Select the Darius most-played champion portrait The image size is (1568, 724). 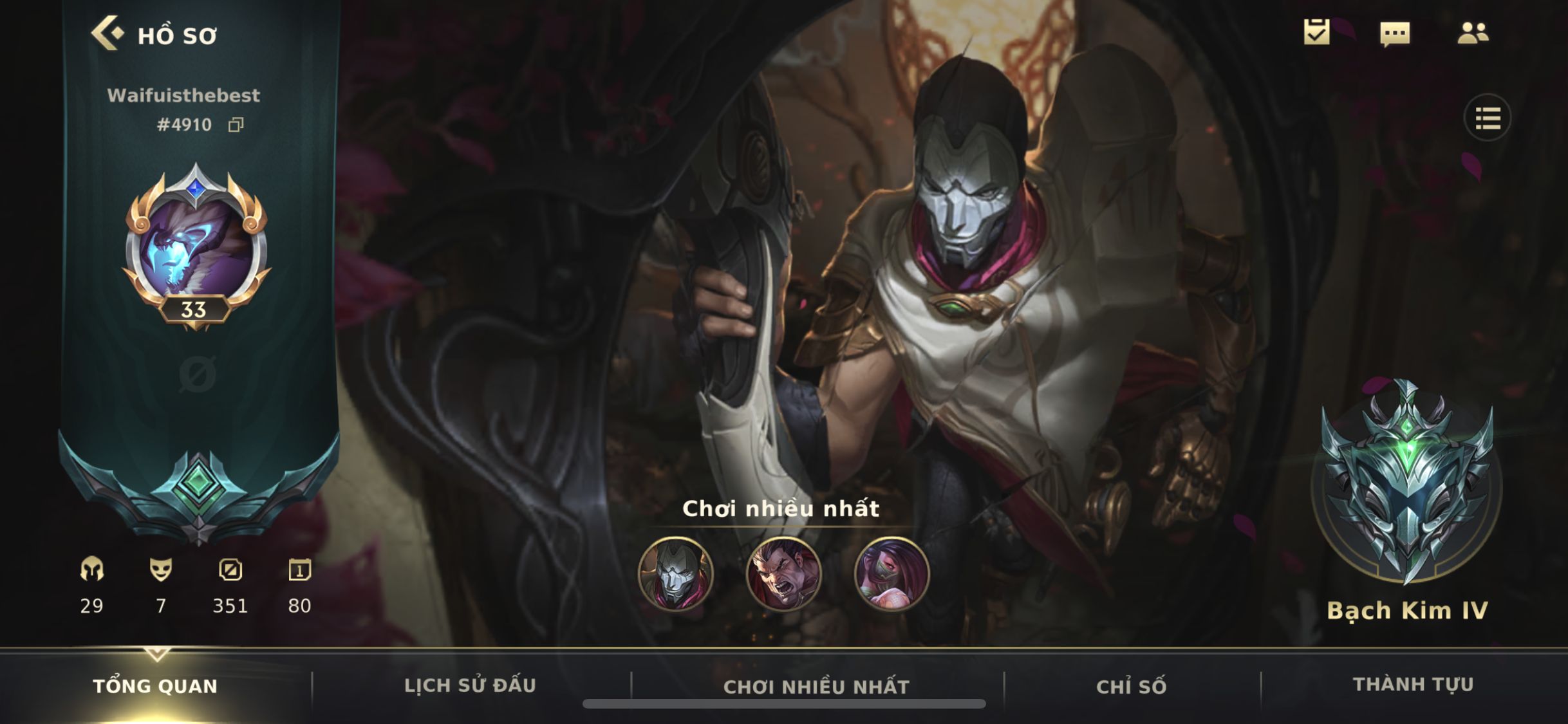pos(783,574)
